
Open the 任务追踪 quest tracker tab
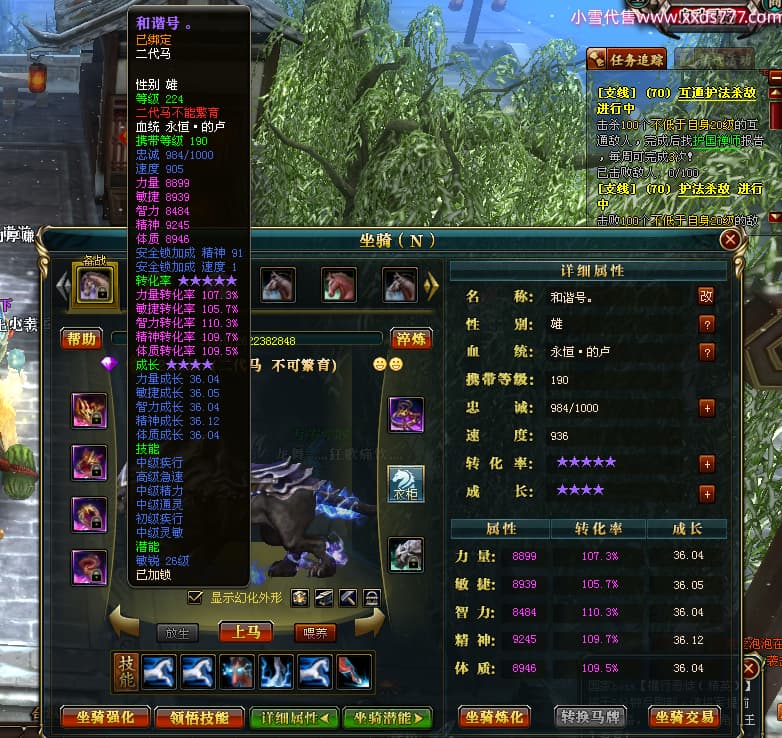[x=626, y=60]
